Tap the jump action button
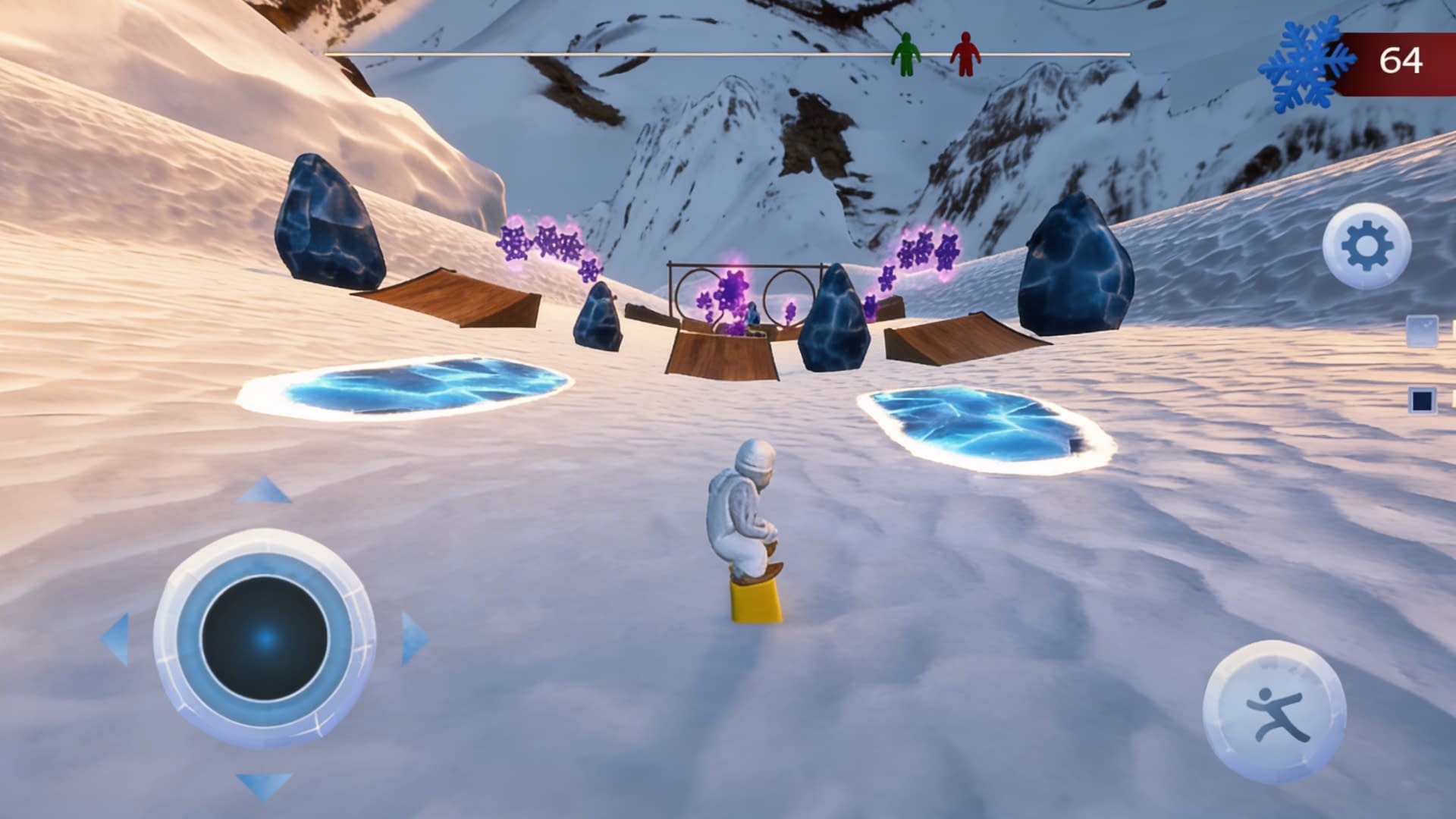 point(1274,711)
